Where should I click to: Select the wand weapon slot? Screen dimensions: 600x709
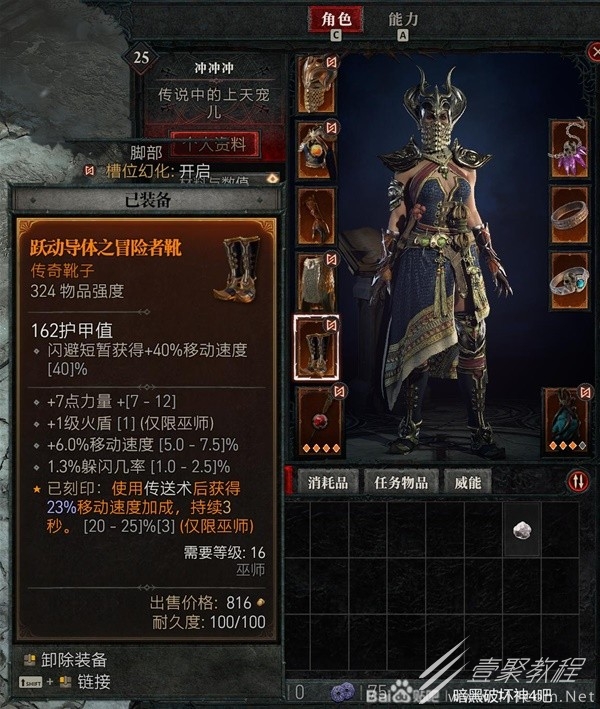(x=317, y=415)
